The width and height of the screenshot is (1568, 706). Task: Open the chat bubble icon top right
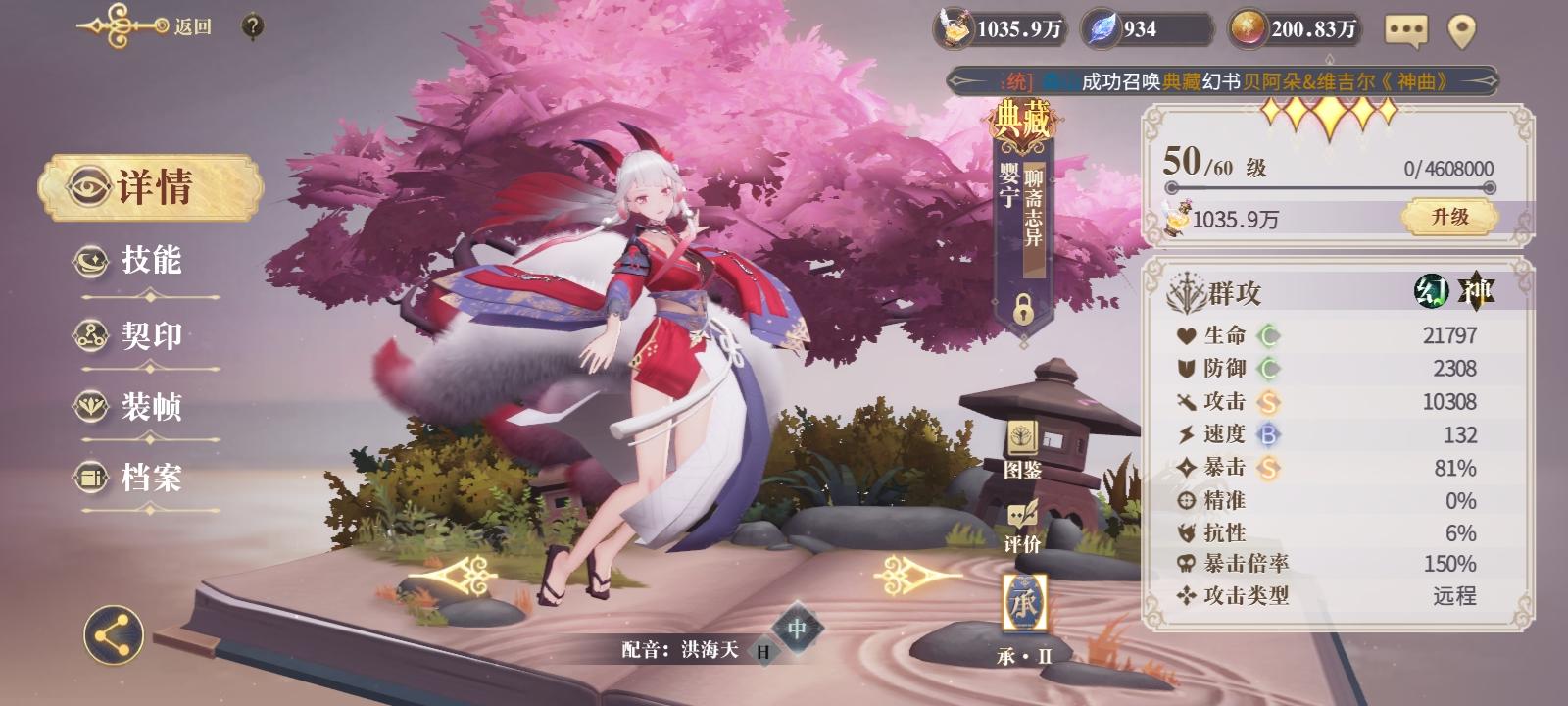point(1408,30)
